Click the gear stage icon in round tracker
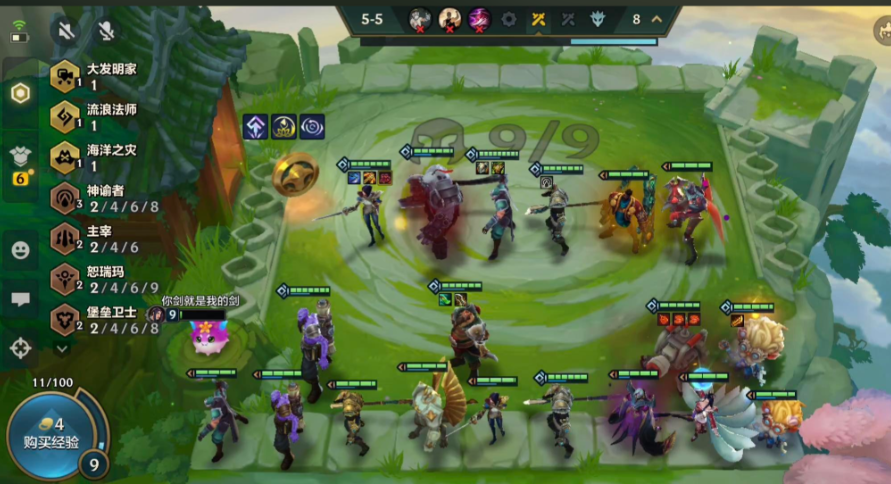Screen dimensions: 891x484 pos(509,19)
